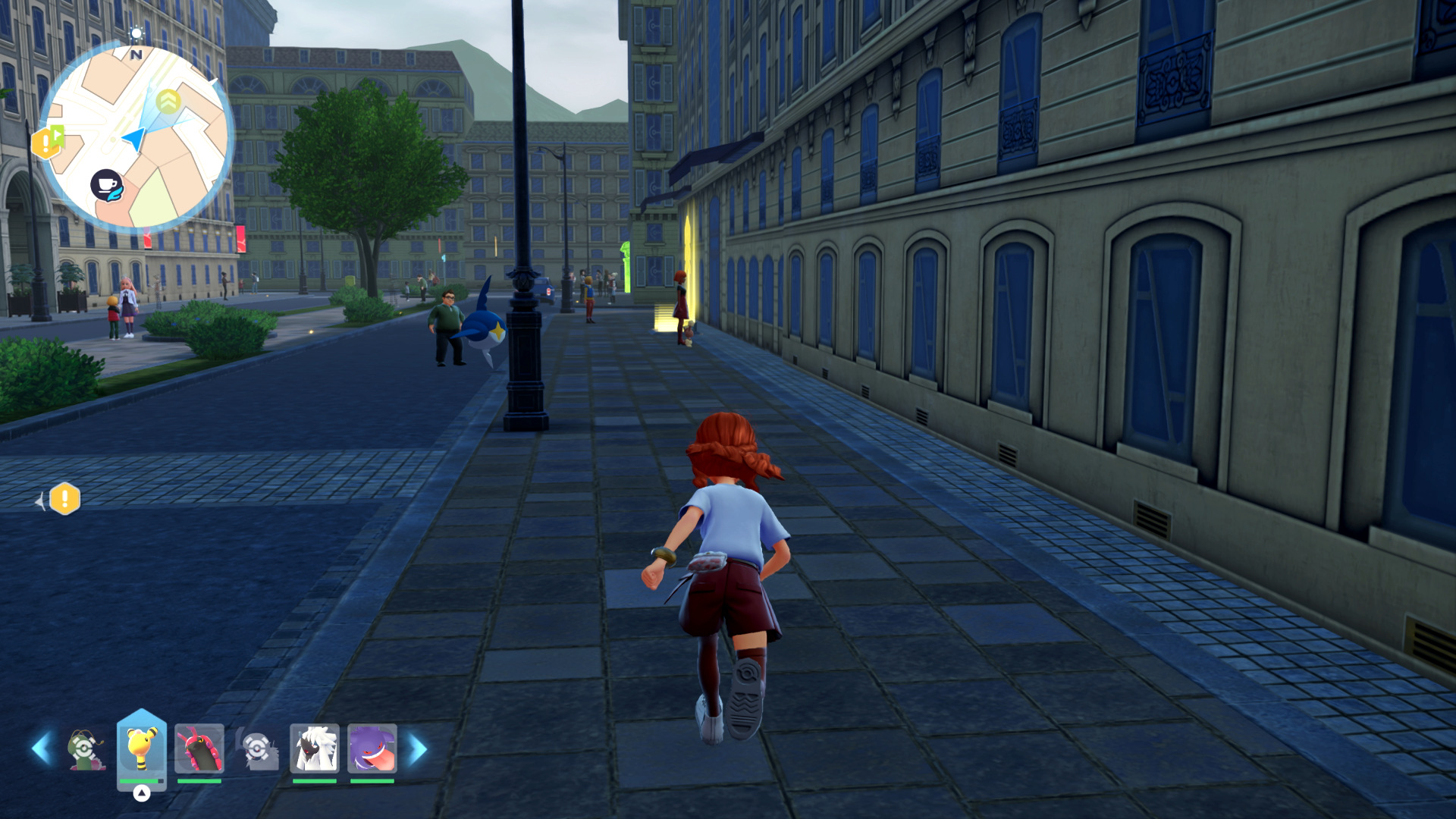Click the yellow double-chevron marker on minimap
Image resolution: width=1456 pixels, height=819 pixels.
(168, 100)
